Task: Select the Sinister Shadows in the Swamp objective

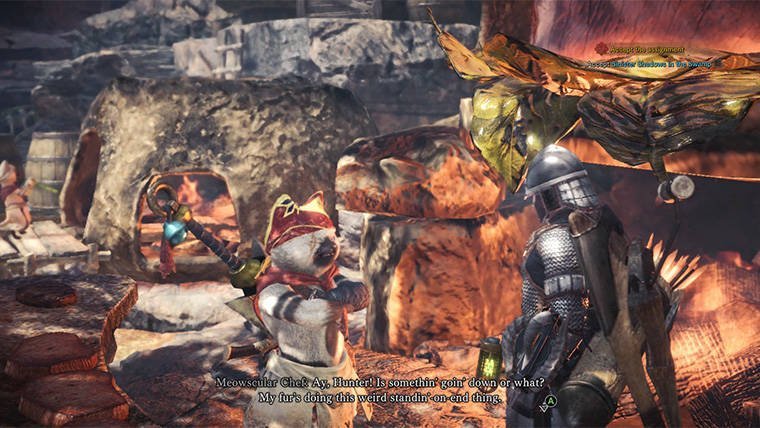Action: pyautogui.click(x=665, y=62)
